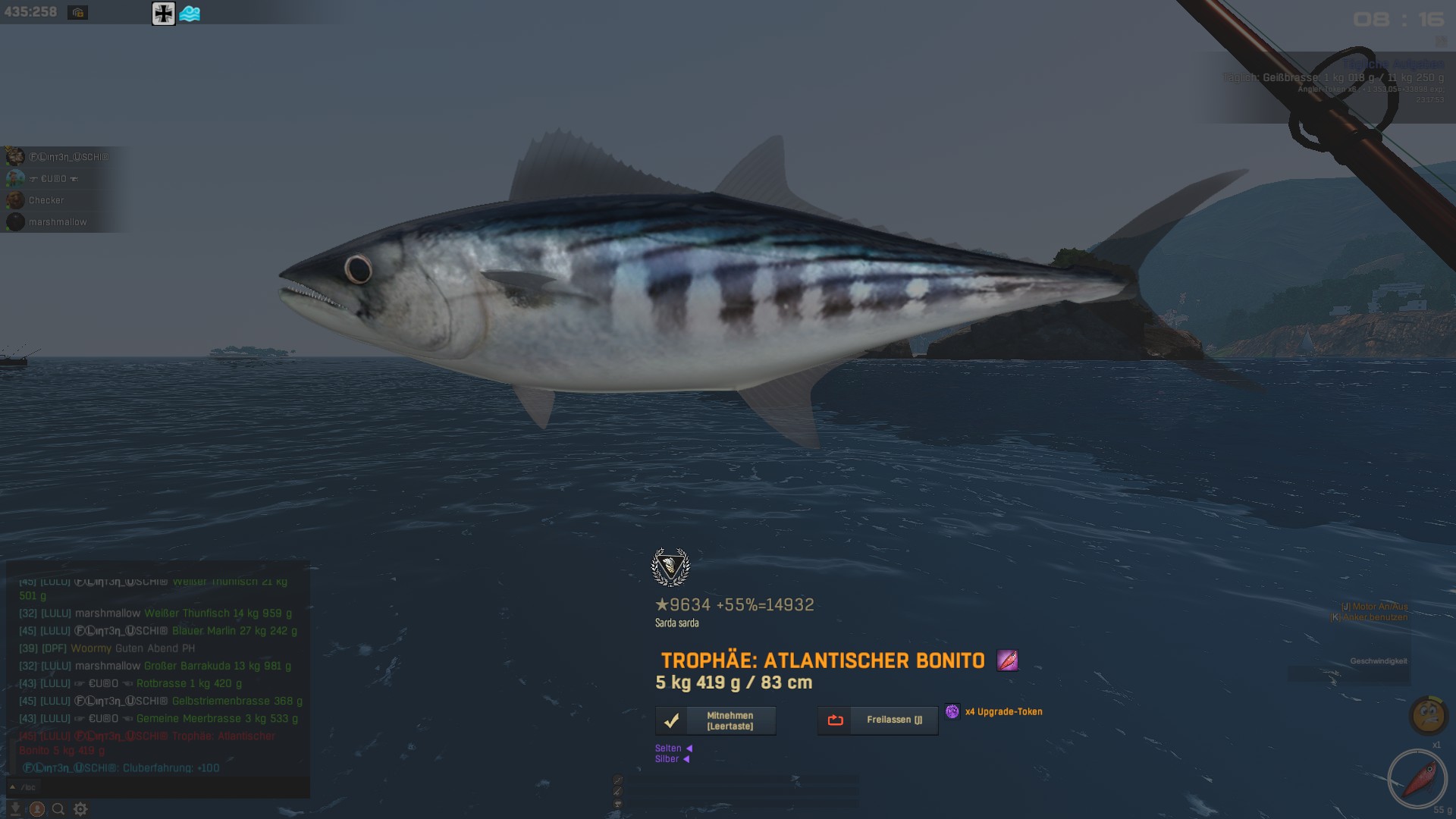Click the blue wave icon in the top bar
Image resolution: width=1456 pixels, height=819 pixels.
click(190, 14)
